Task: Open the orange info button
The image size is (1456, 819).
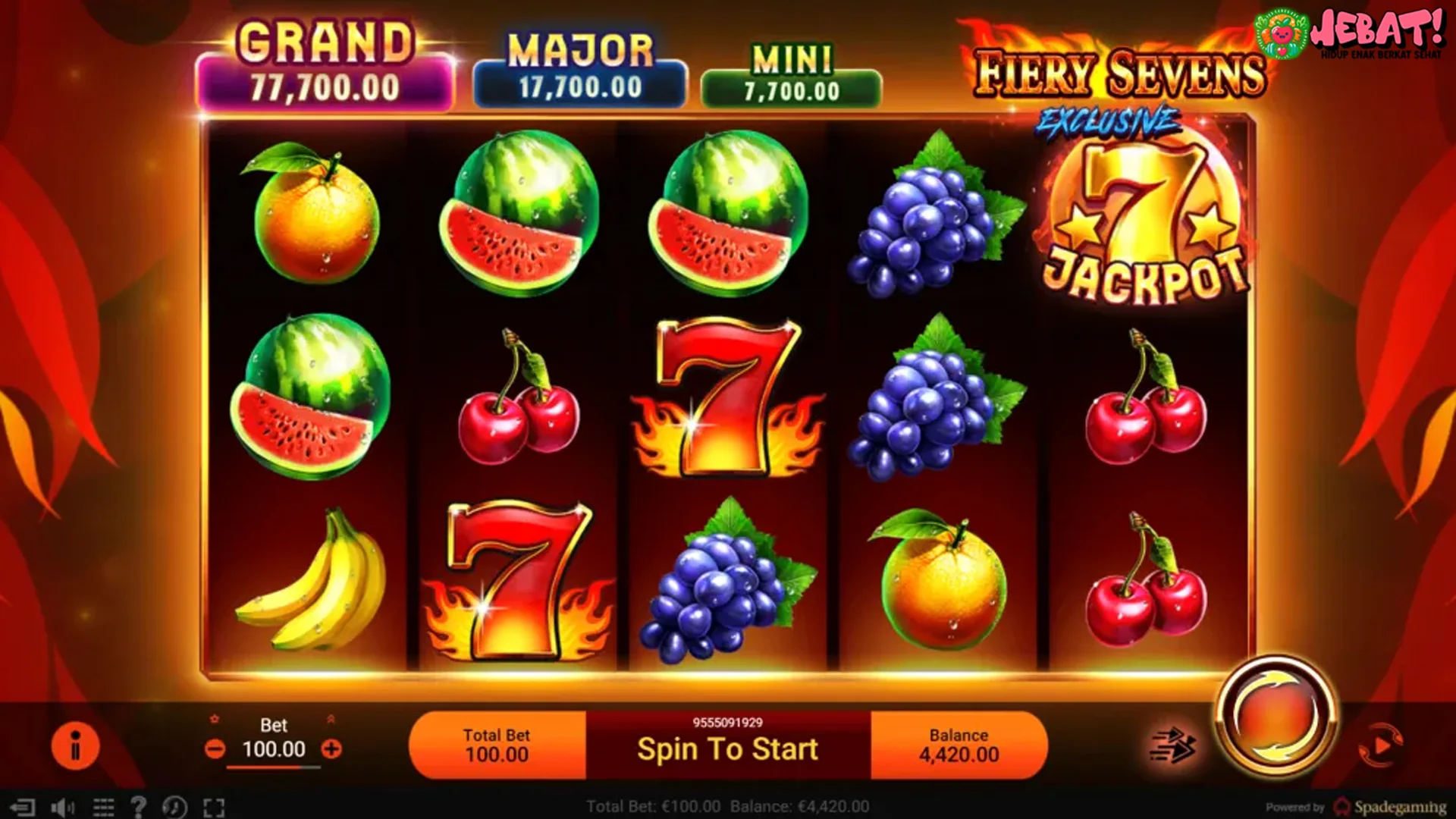Action: click(75, 745)
